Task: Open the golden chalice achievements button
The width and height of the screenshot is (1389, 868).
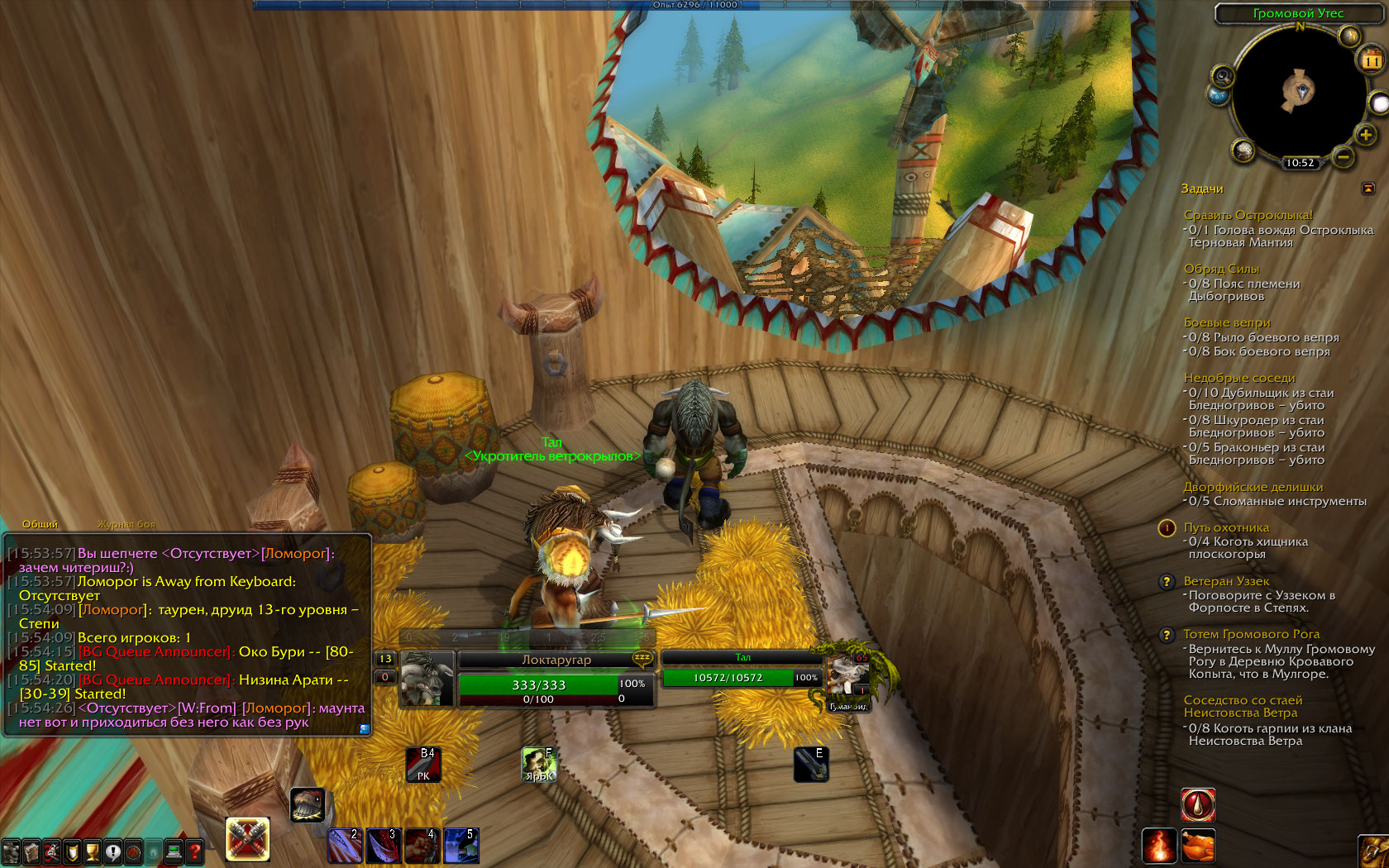Action: [93, 851]
